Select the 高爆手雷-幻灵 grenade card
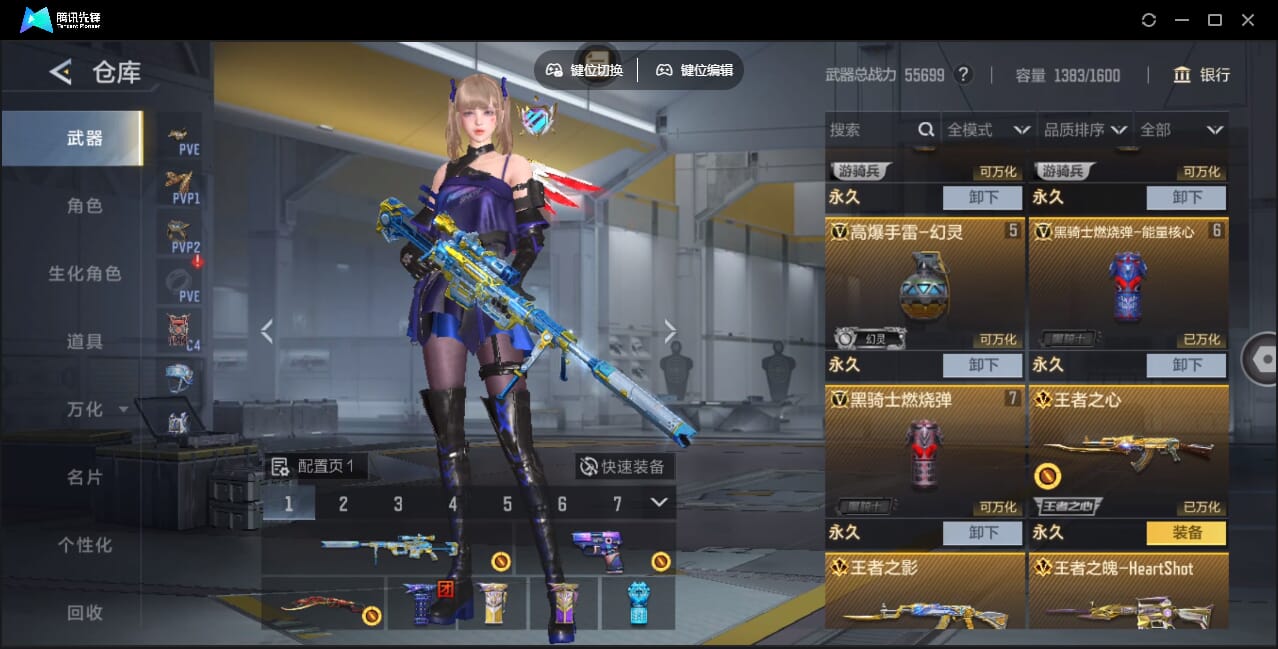The image size is (1278, 649). pos(924,285)
